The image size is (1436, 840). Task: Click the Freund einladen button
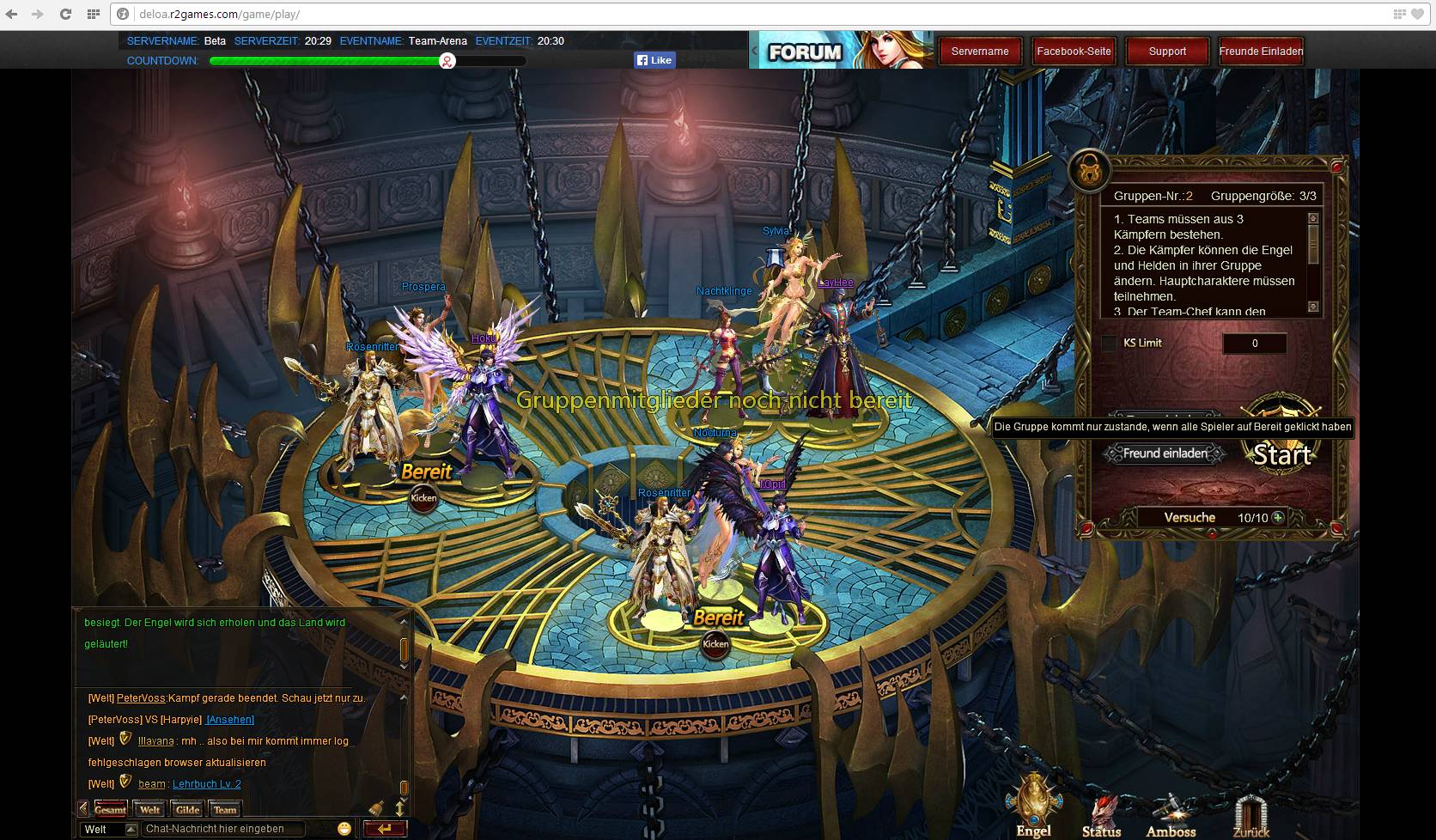pos(1165,453)
